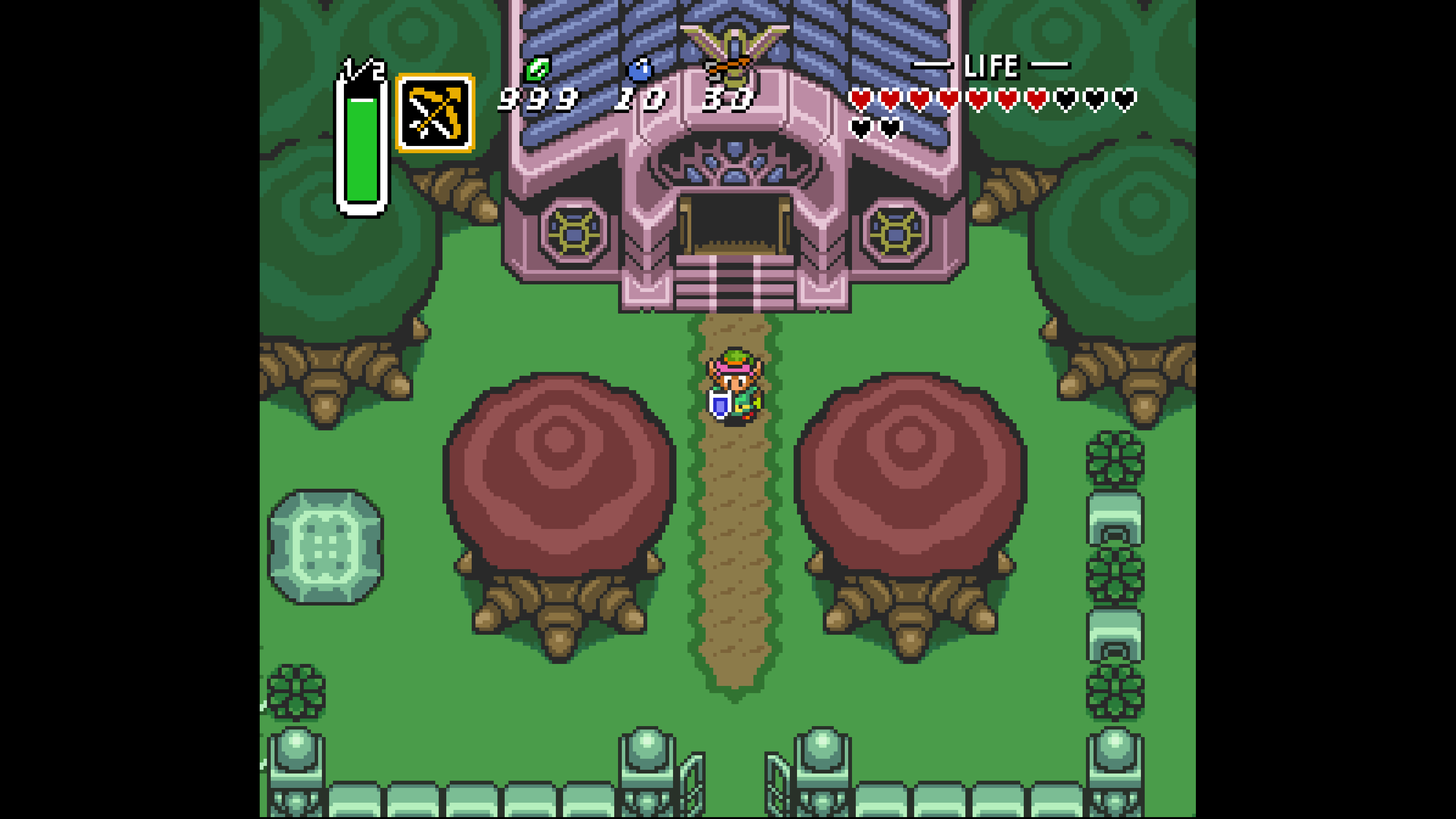Select the equipped Bow item icon

[x=435, y=113]
